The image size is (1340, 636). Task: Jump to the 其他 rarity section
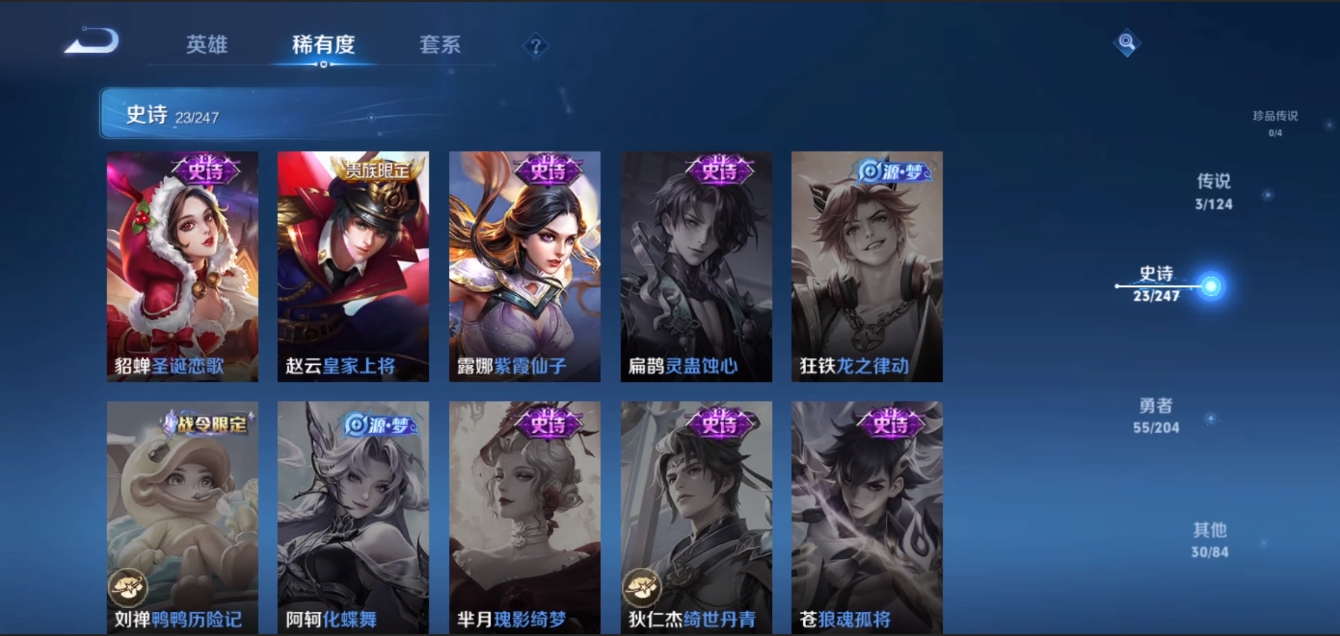coord(1209,539)
